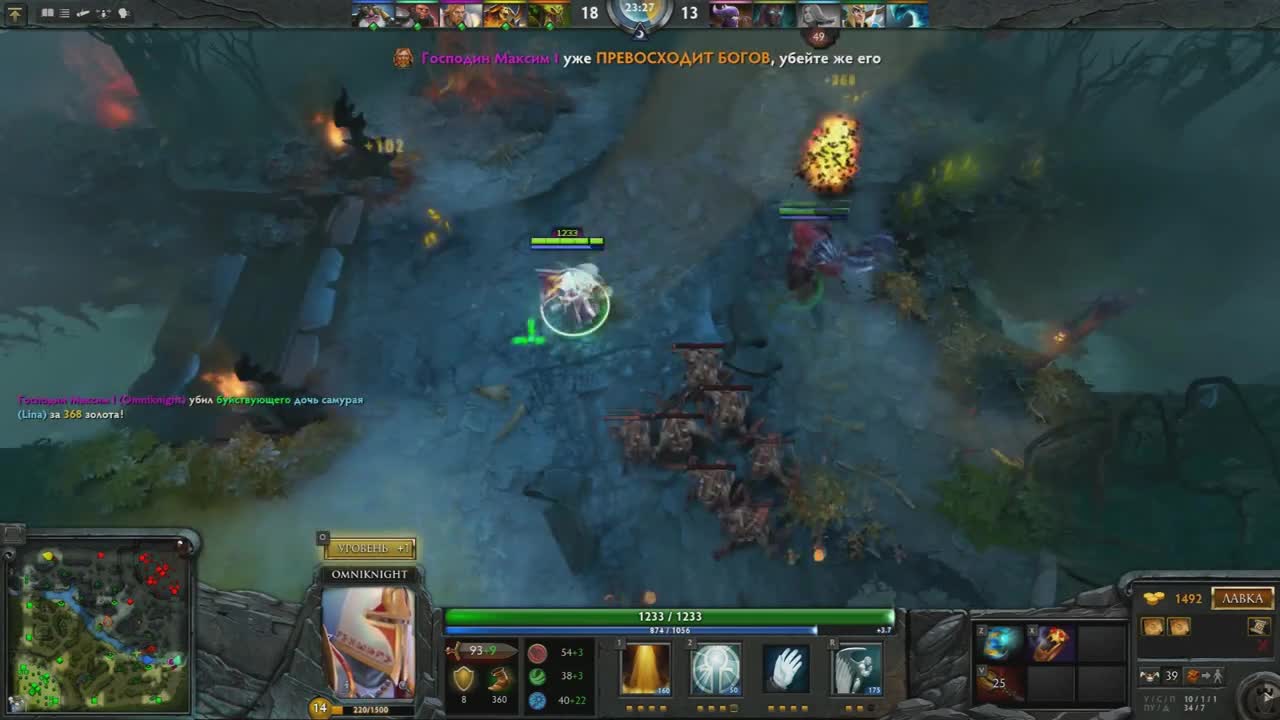Open the combat log list icon
Image resolution: width=1280 pixels, height=720 pixels.
(x=63, y=13)
